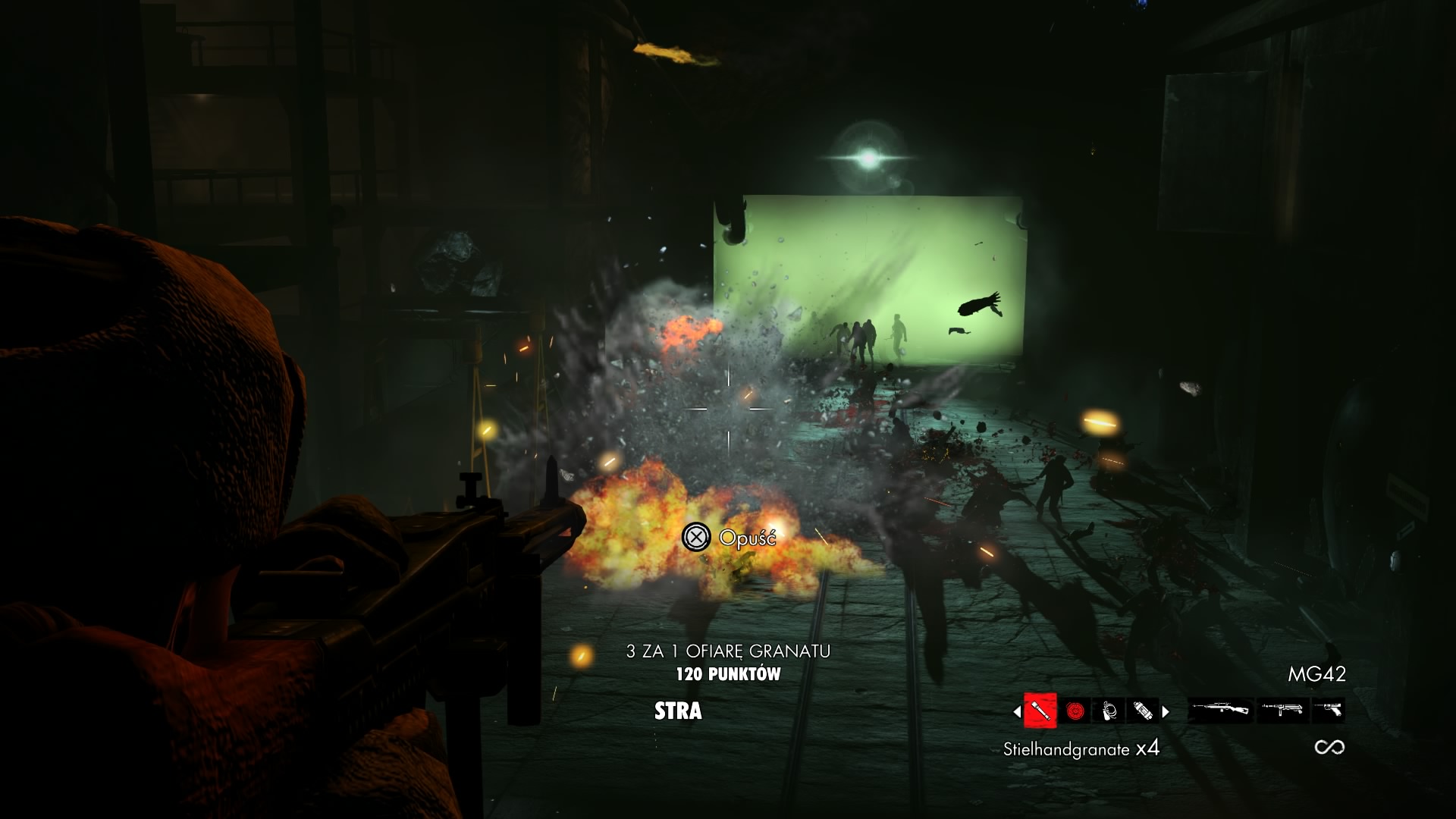This screenshot has width=1456, height=819.
Task: Select the trip wire item slot
Action: [x=1109, y=711]
